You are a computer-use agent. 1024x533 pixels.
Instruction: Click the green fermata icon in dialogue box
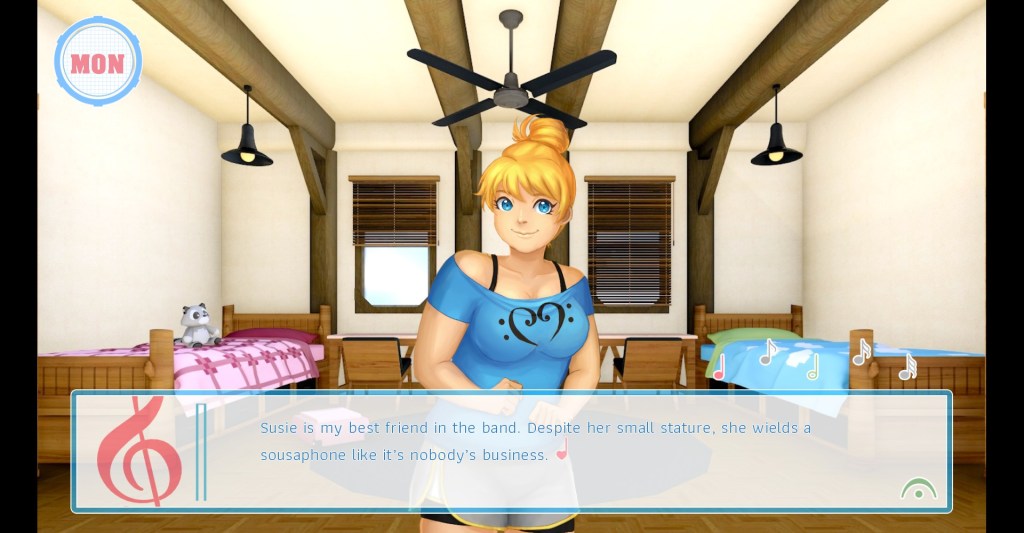pos(918,489)
